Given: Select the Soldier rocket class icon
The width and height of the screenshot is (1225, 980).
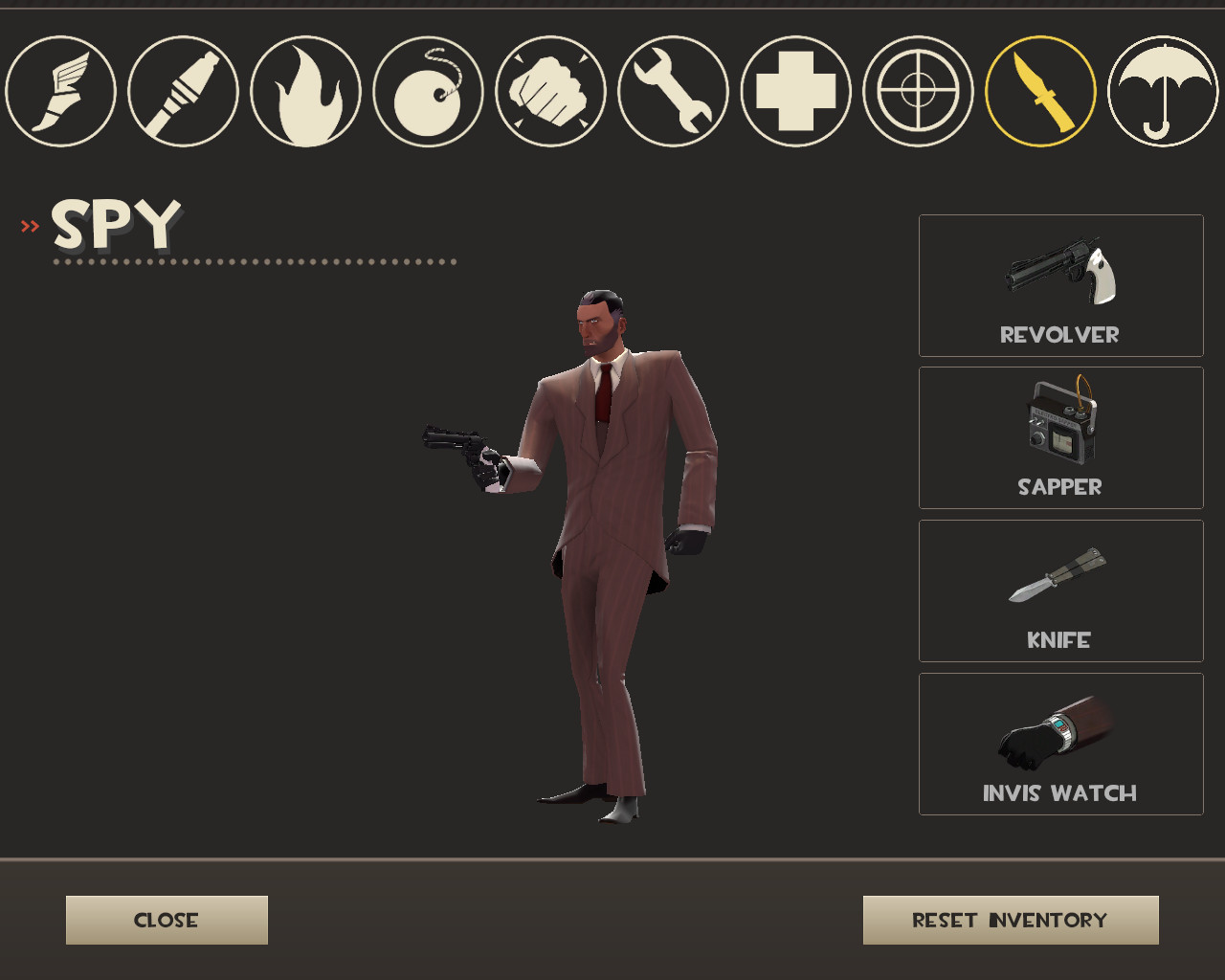Looking at the screenshot, I should click(182, 90).
